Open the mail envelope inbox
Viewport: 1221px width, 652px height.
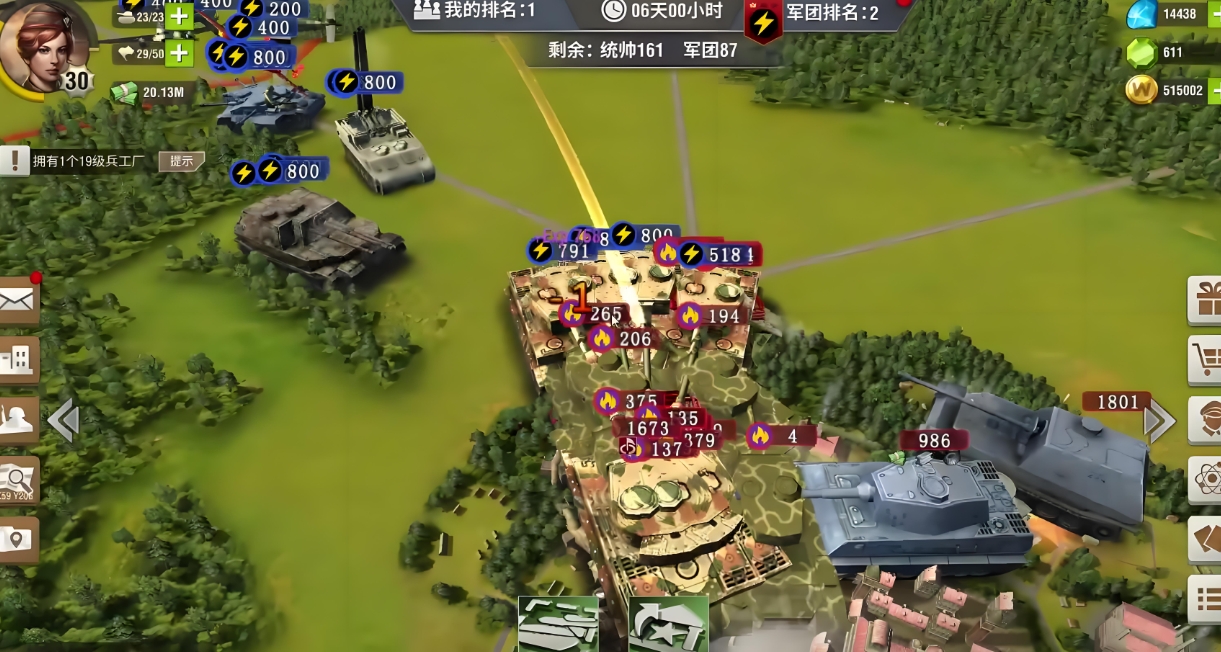click(17, 299)
